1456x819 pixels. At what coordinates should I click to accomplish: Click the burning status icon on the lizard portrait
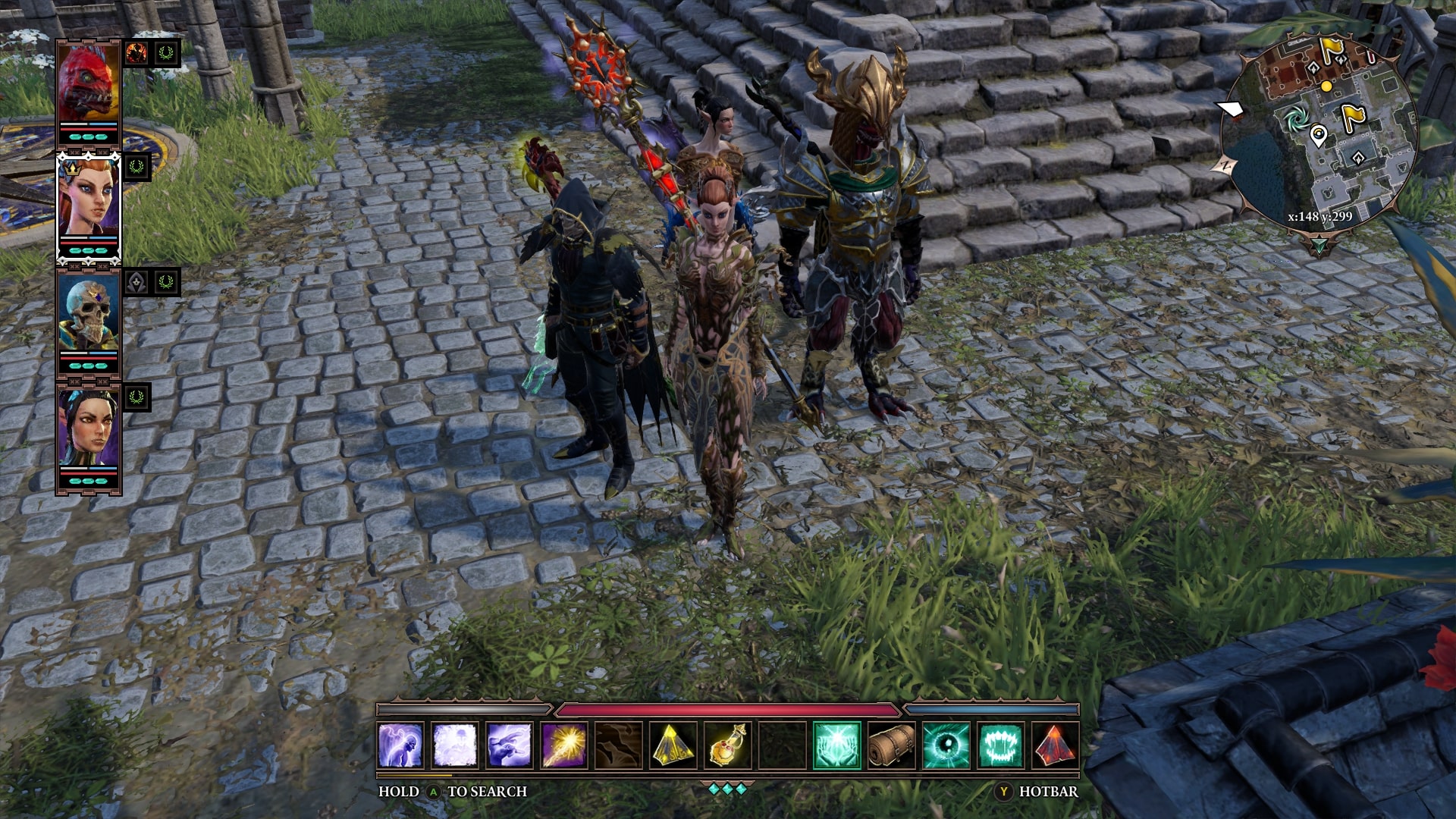[x=136, y=52]
